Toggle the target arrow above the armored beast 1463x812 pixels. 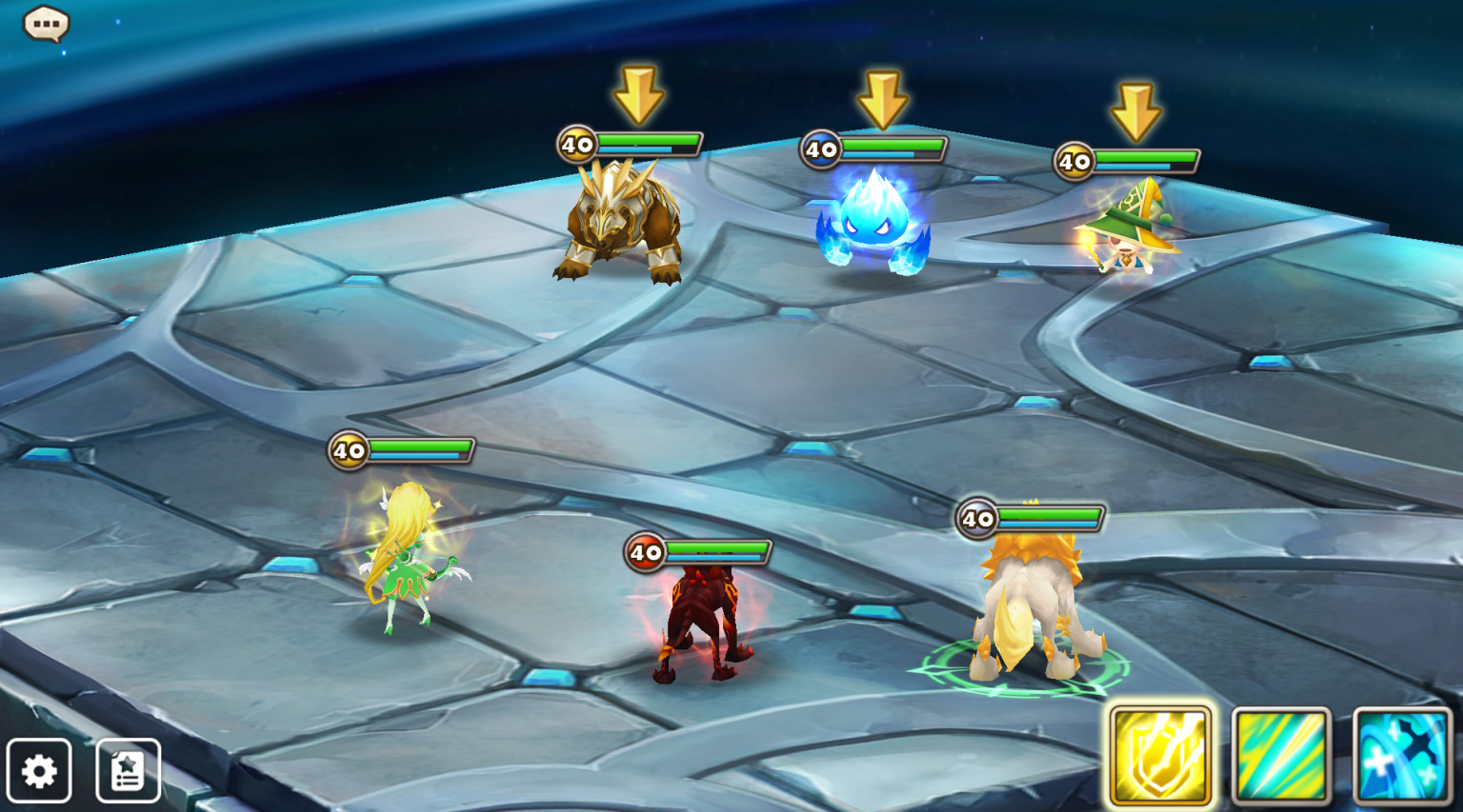click(x=636, y=92)
